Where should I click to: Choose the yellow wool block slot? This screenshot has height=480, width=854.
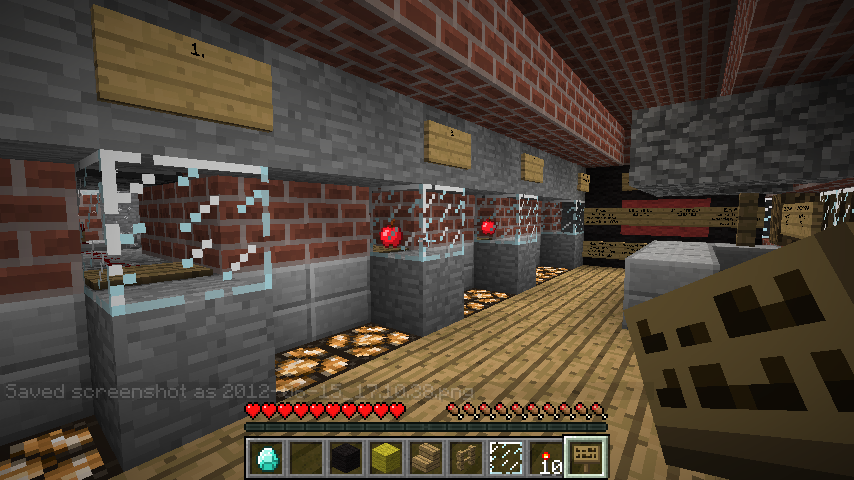pos(385,458)
